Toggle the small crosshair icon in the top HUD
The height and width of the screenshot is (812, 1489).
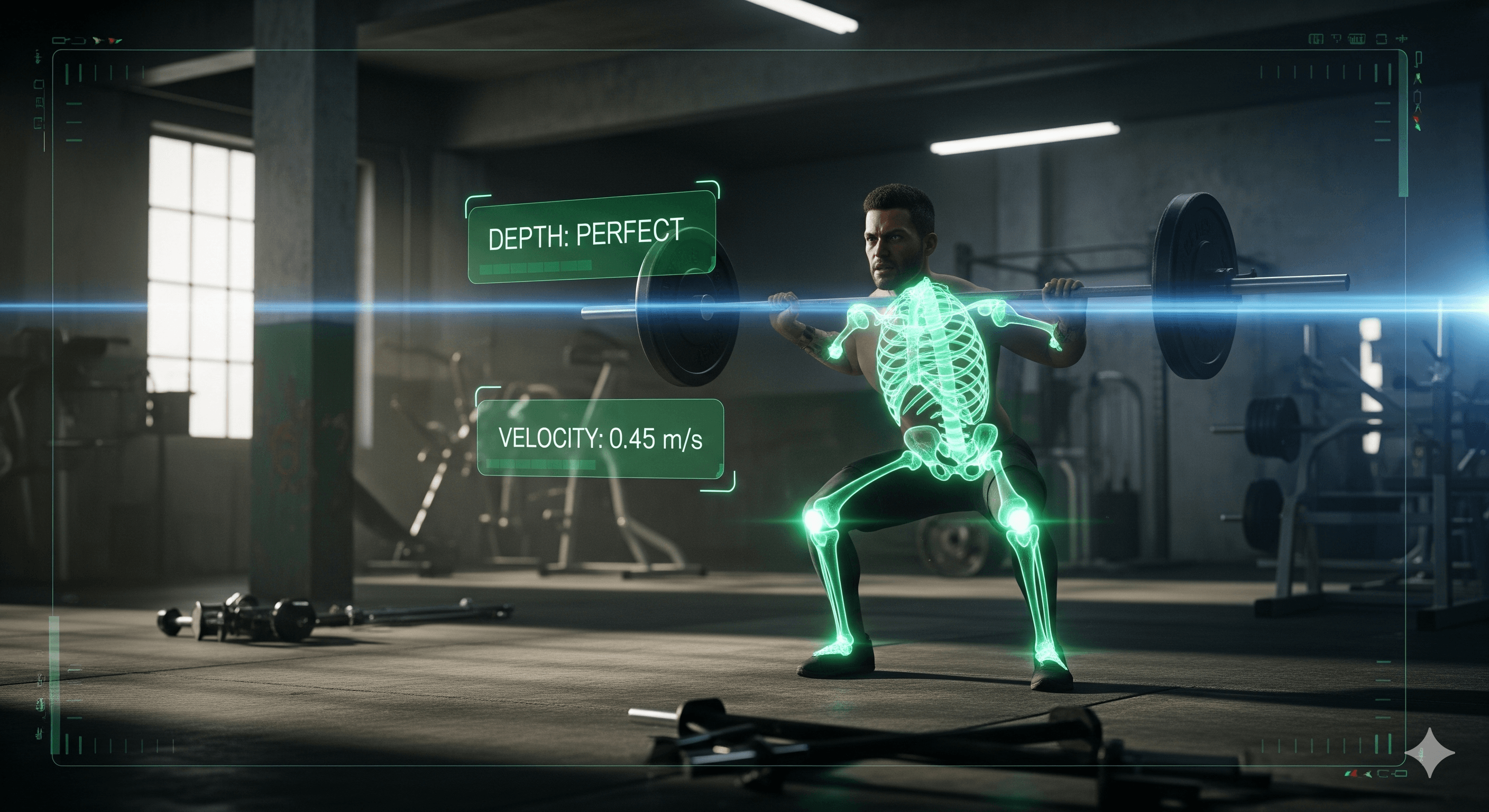point(1403,39)
